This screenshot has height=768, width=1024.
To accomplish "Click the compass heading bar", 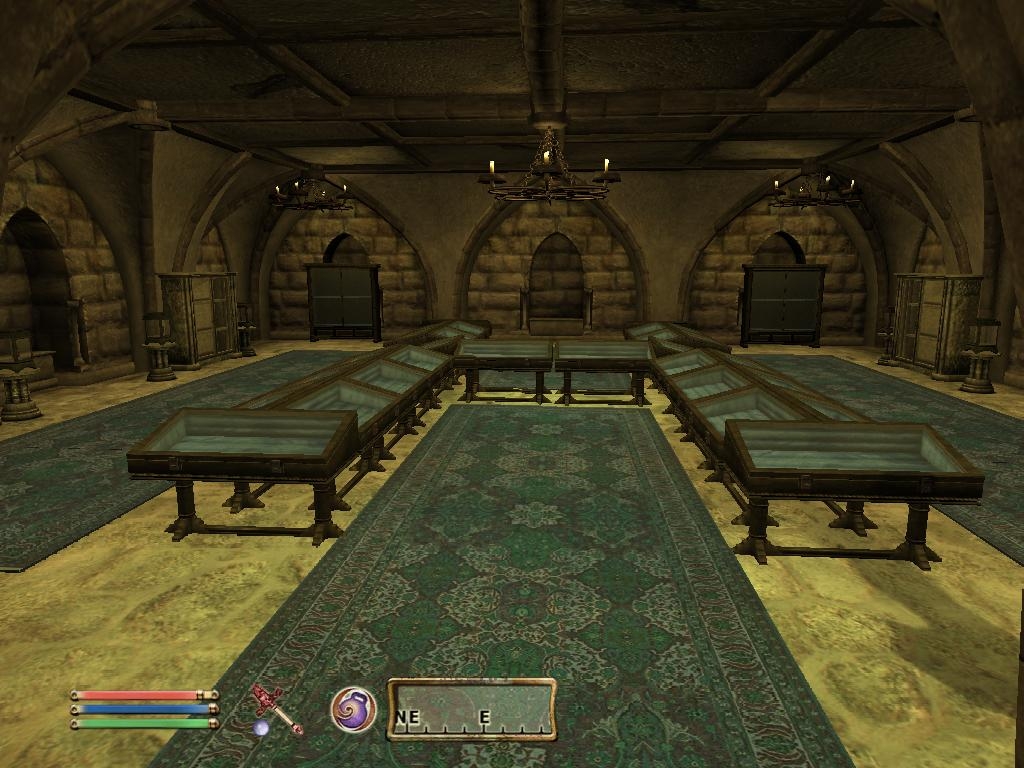I will (x=471, y=709).
